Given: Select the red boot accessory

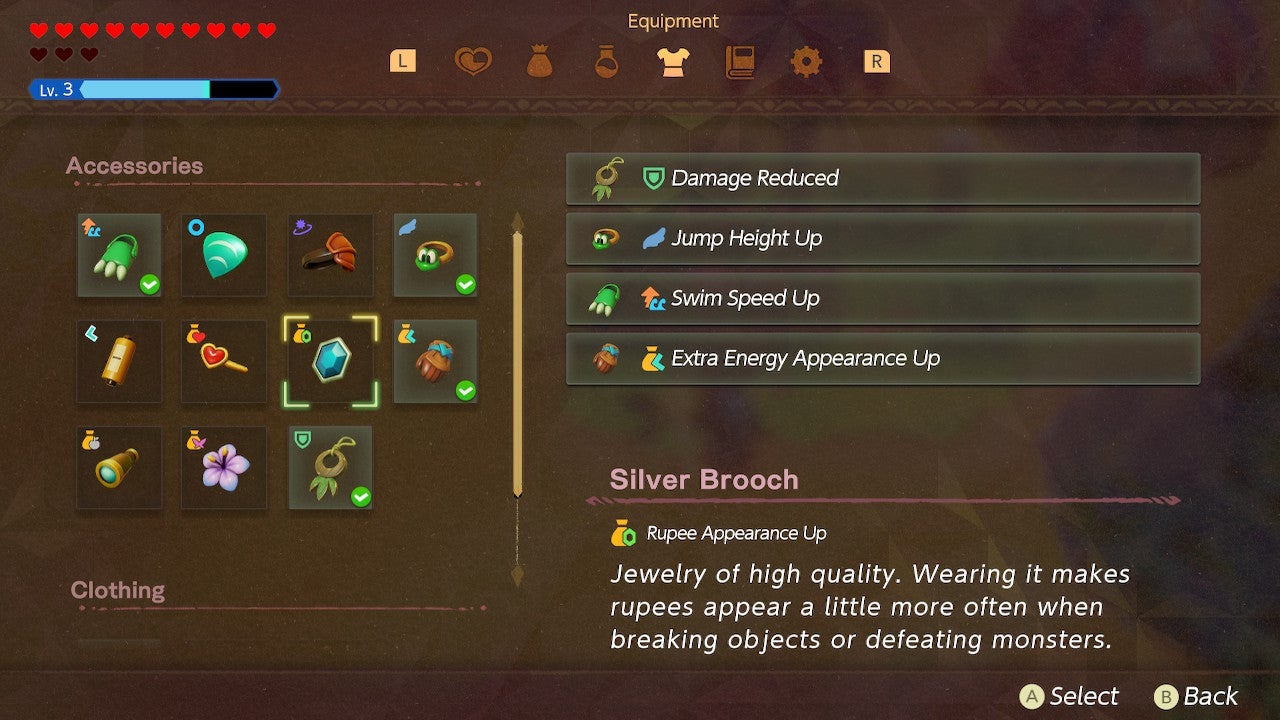Looking at the screenshot, I should point(330,257).
